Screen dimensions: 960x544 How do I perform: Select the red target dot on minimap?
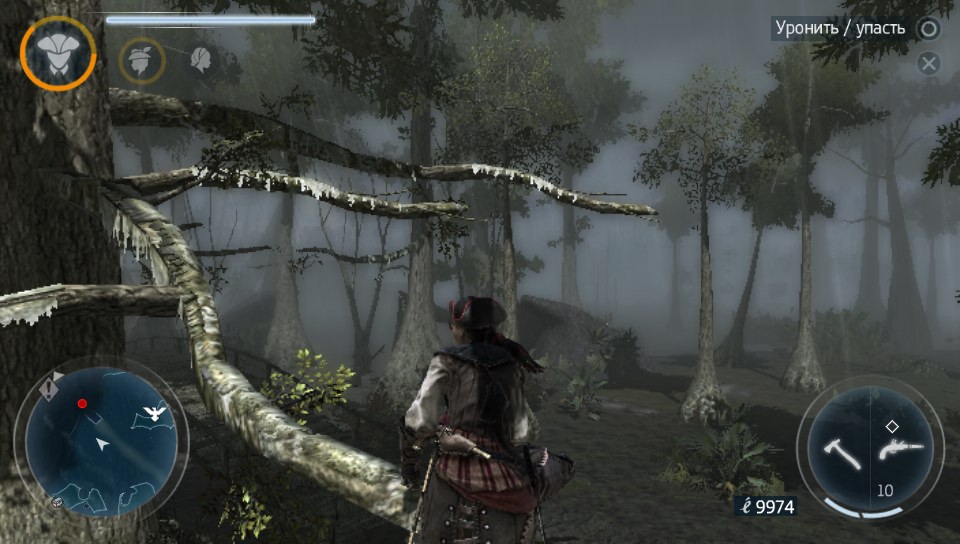point(82,404)
